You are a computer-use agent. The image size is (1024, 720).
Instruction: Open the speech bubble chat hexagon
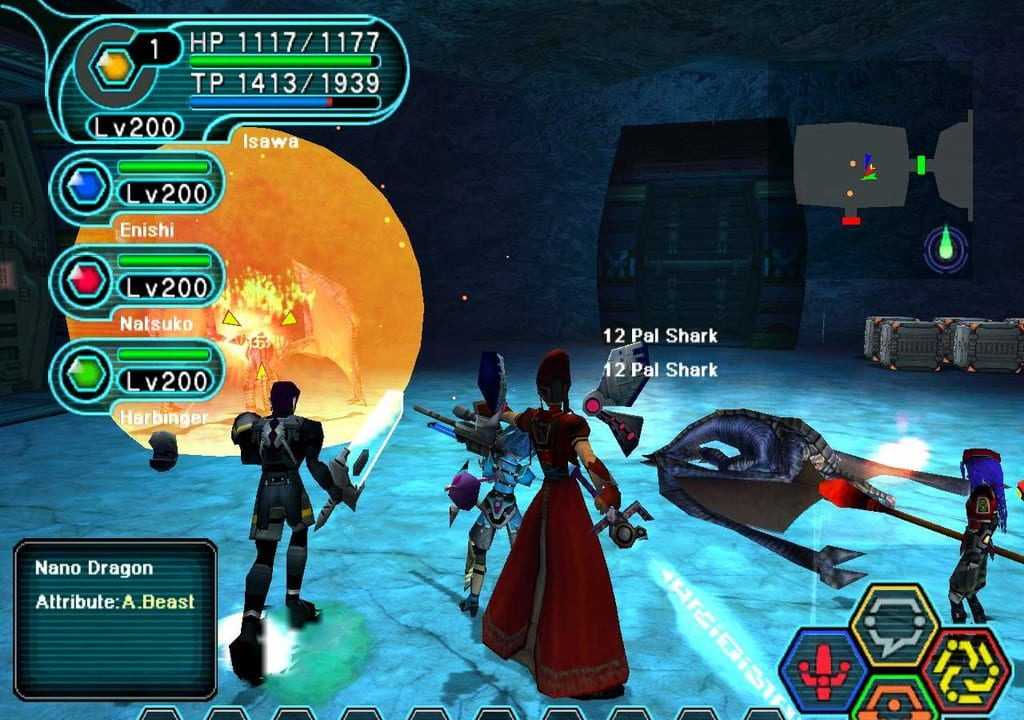tap(893, 624)
